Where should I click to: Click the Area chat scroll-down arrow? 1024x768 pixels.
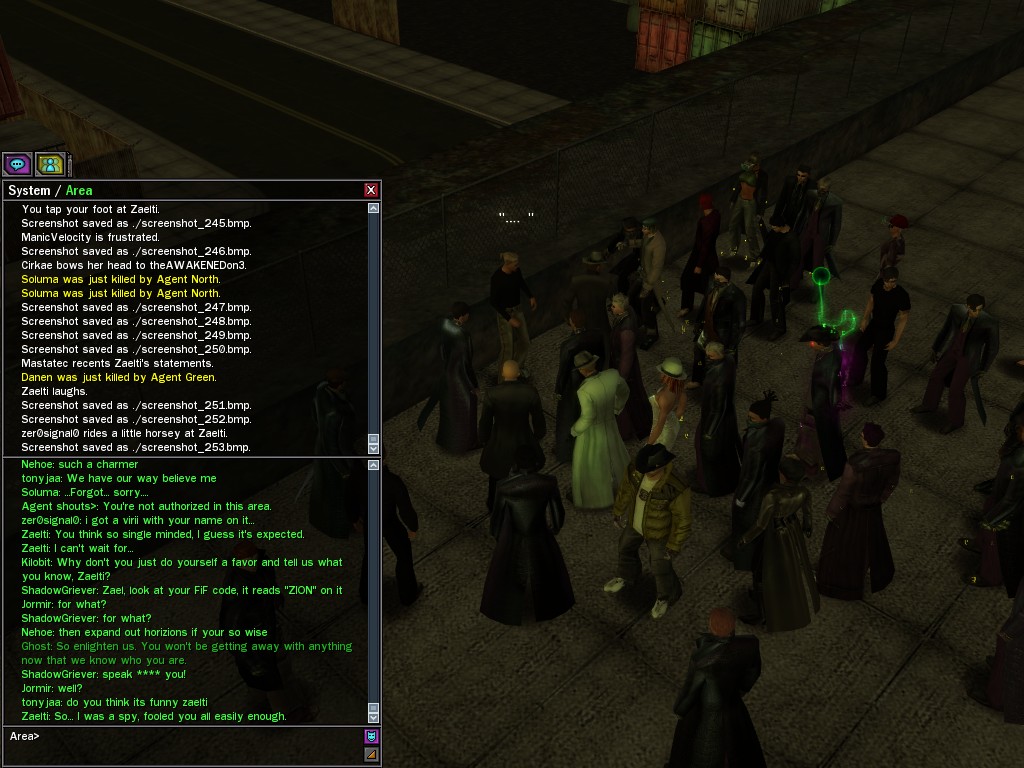(x=374, y=717)
